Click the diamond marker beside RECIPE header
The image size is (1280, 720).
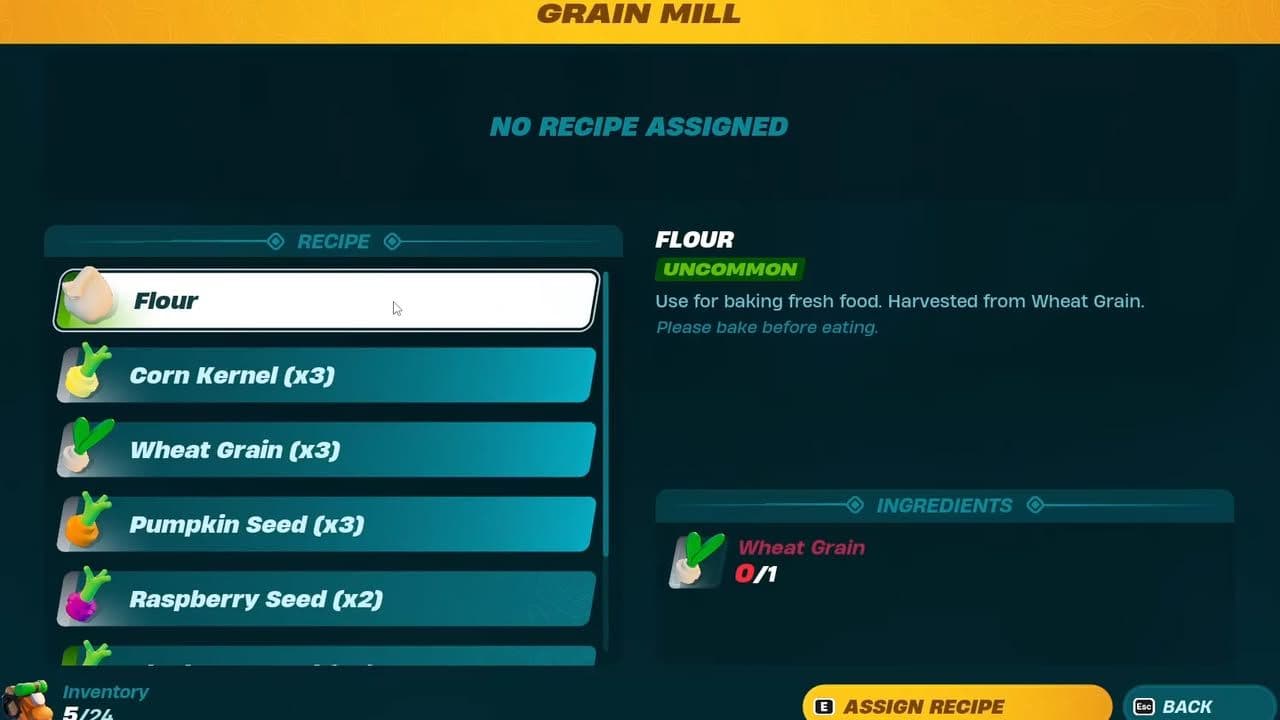[x=274, y=241]
